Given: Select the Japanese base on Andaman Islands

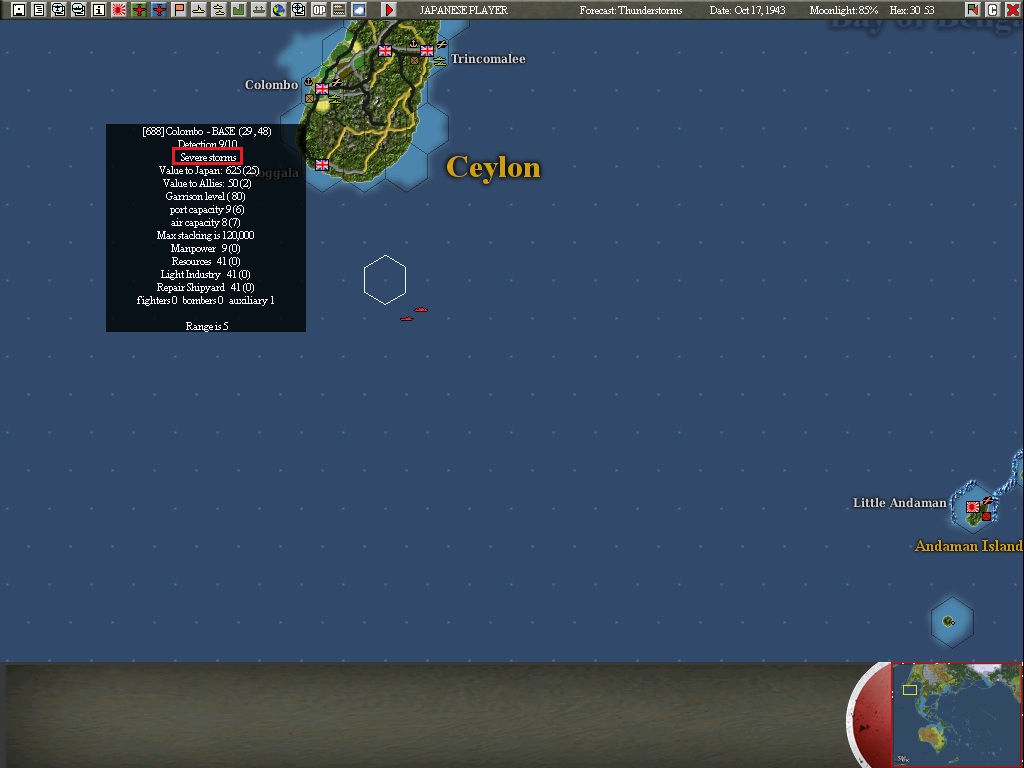Looking at the screenshot, I should point(972,507).
